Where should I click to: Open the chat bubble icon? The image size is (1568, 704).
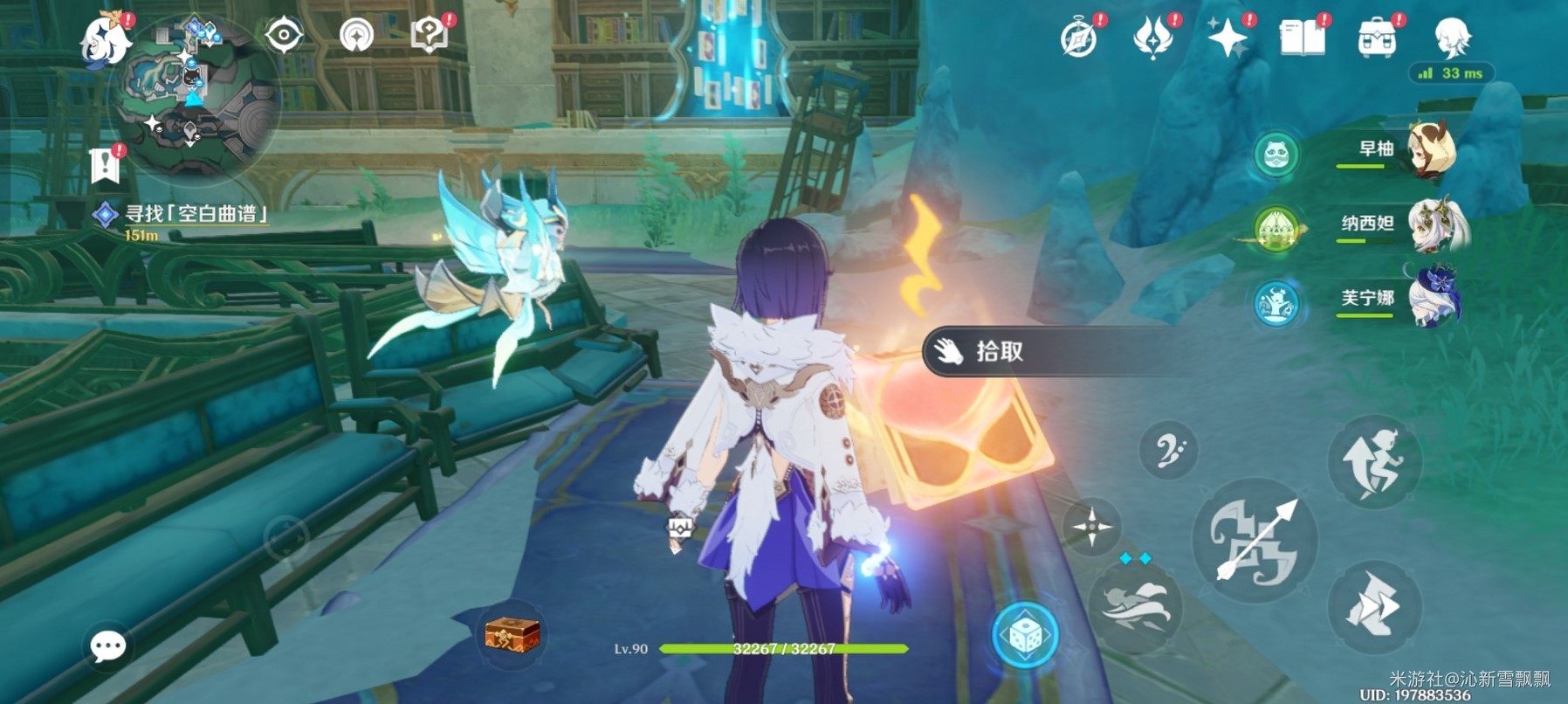(x=107, y=646)
